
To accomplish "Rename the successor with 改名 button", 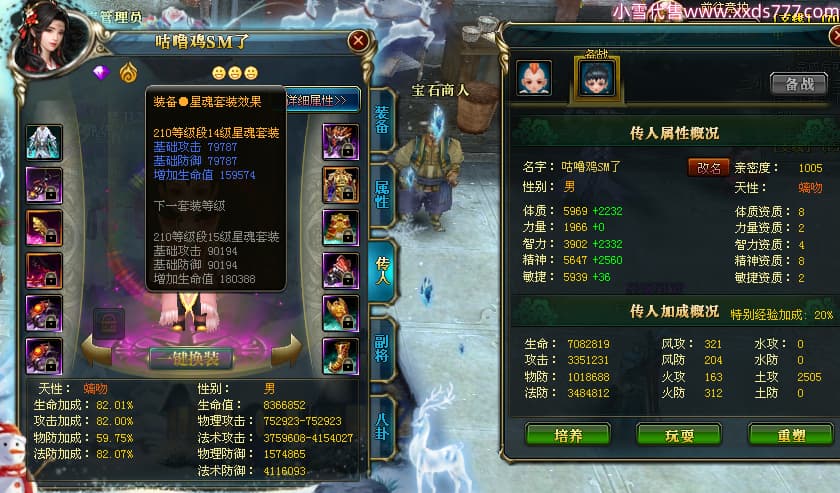I will pos(708,167).
